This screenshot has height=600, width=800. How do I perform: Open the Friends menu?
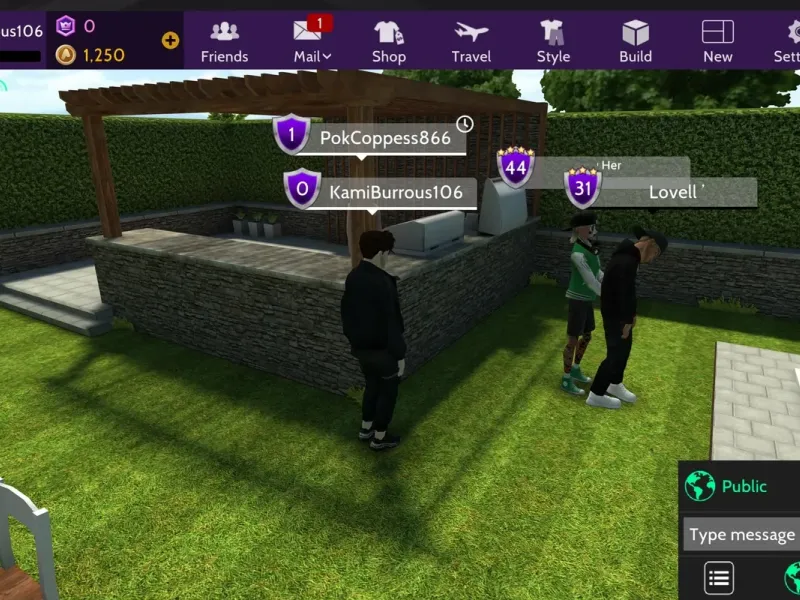224,40
